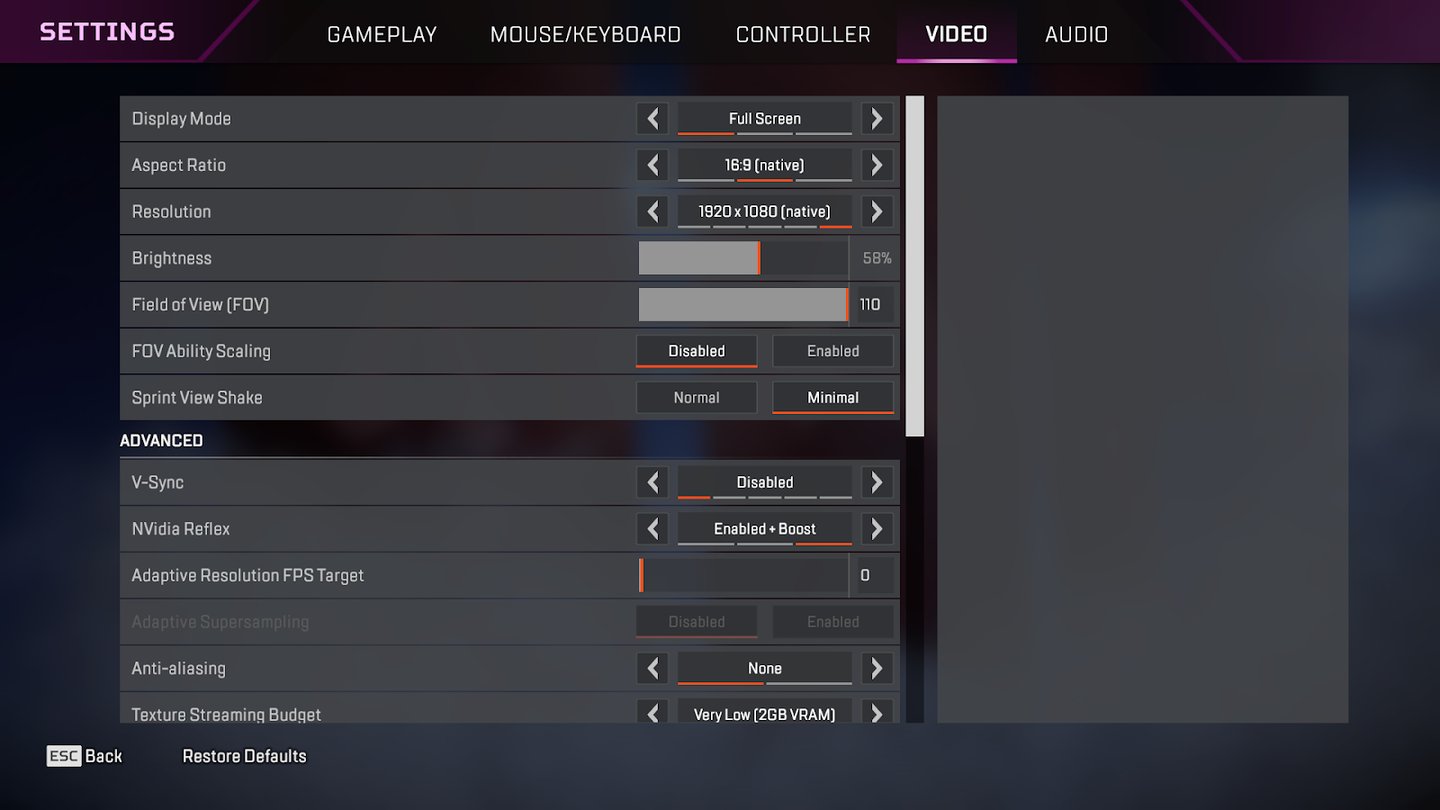Click the left arrow next to Aspect Ratio
Viewport: 1440px width, 810px height.
click(652, 165)
